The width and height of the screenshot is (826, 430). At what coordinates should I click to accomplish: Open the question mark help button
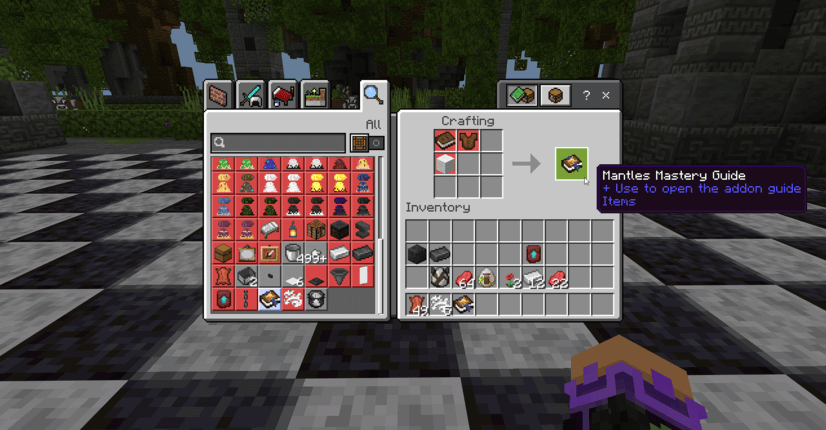click(586, 95)
